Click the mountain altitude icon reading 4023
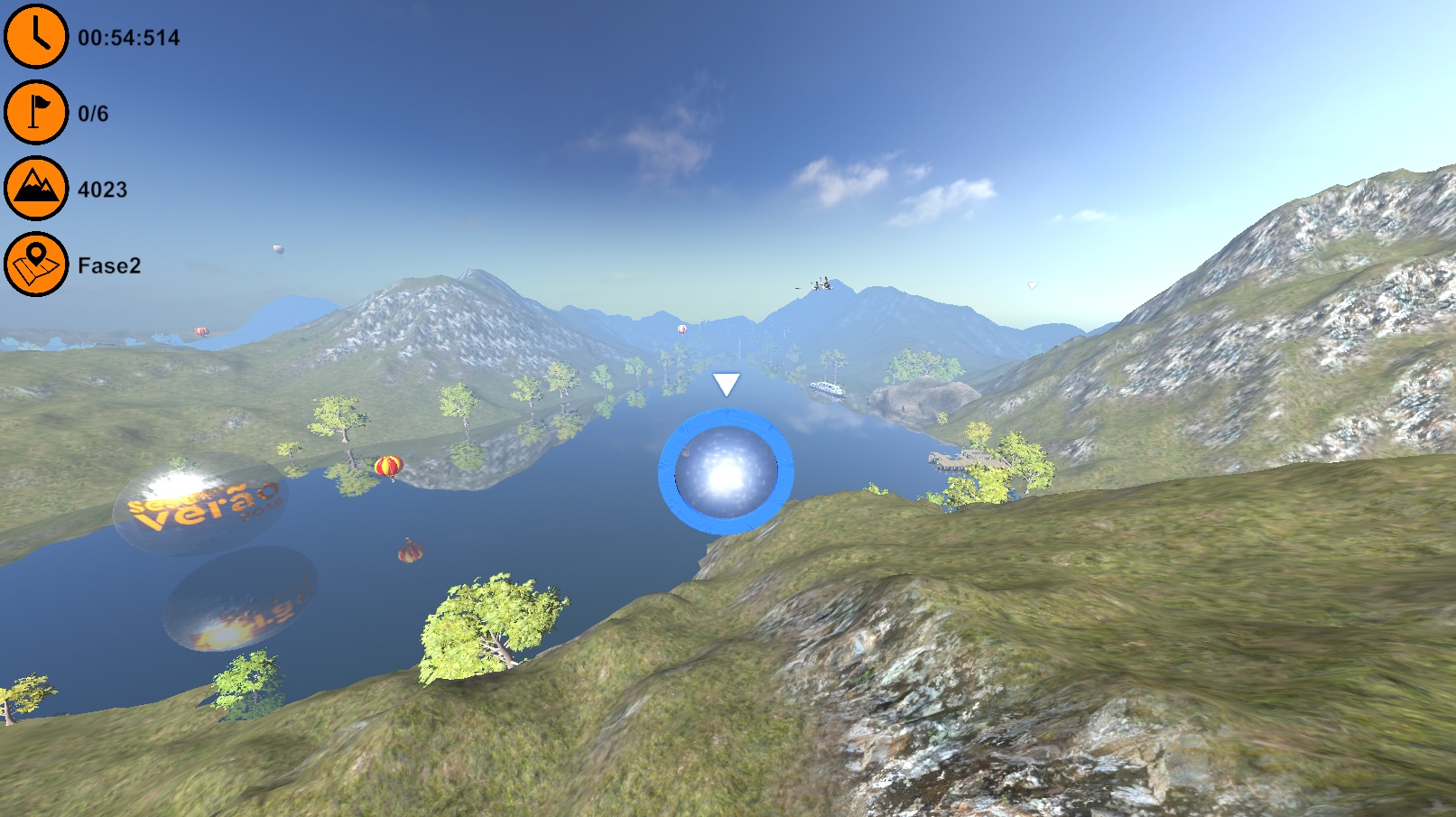This screenshot has height=817, width=1456. 34,190
